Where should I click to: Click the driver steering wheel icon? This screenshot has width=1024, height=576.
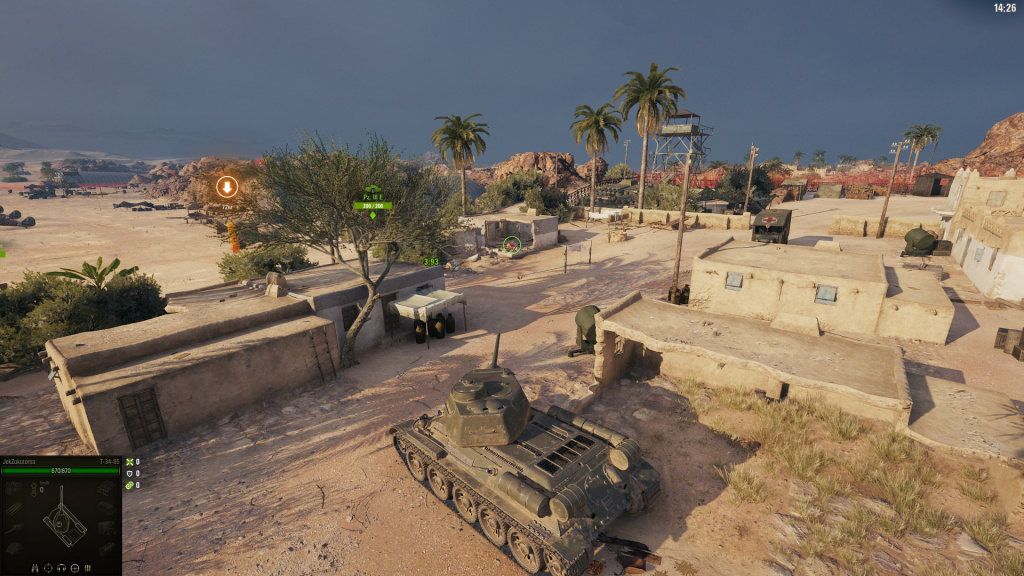(75, 568)
